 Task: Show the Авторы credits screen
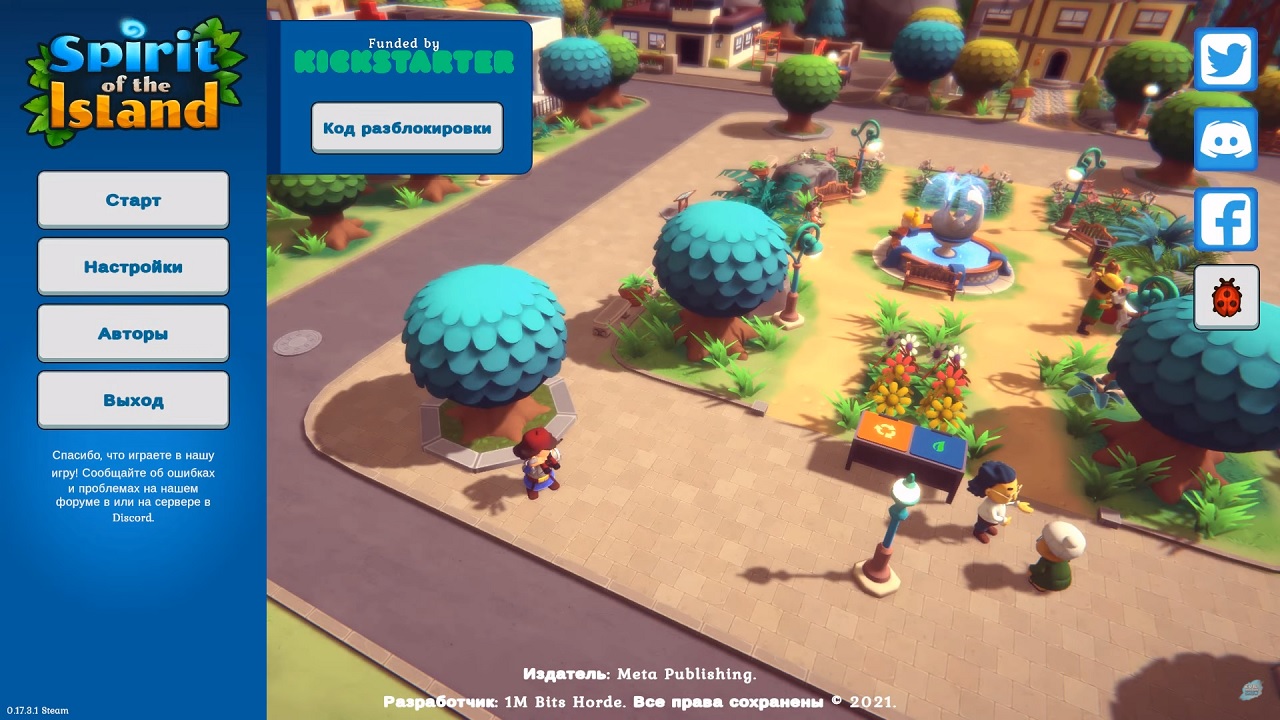133,334
